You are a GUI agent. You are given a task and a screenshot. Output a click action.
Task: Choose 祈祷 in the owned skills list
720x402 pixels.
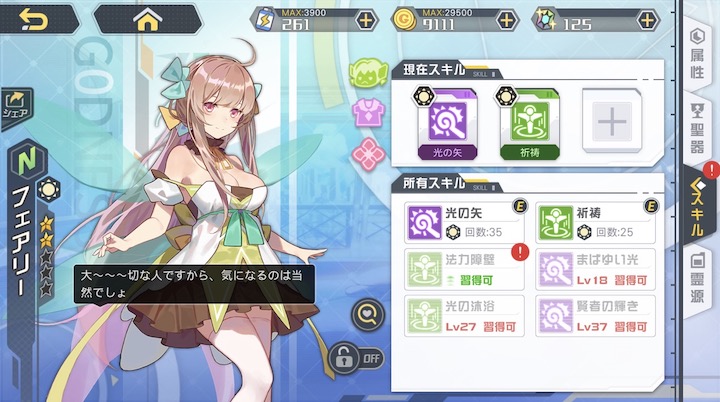(596, 222)
